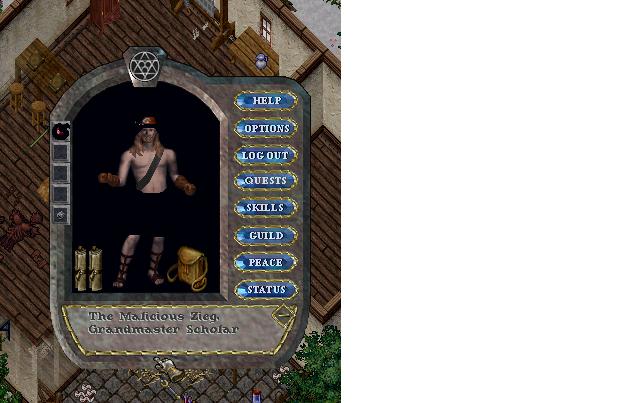This screenshot has height=403, width=640.
Task: Open the Help menu
Action: pos(266,101)
